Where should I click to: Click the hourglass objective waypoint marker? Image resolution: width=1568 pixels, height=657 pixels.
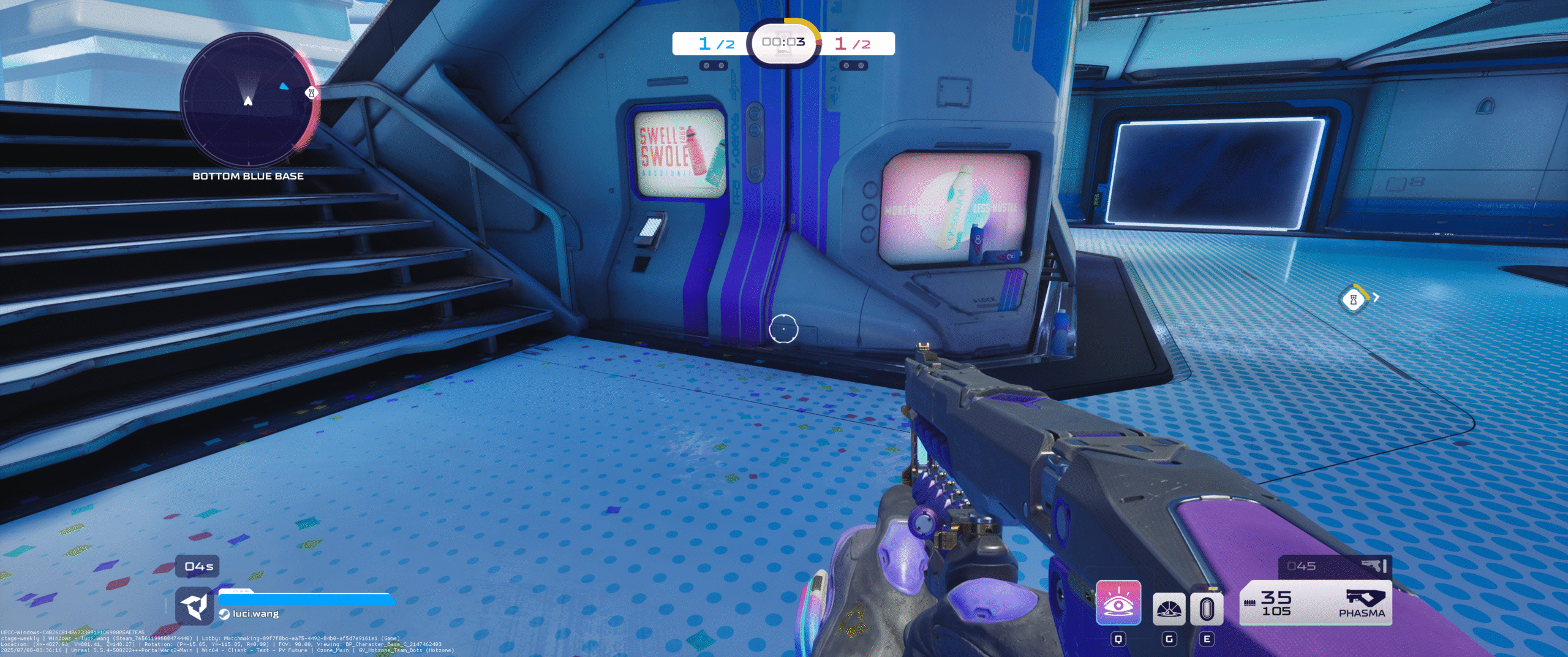click(x=1353, y=300)
